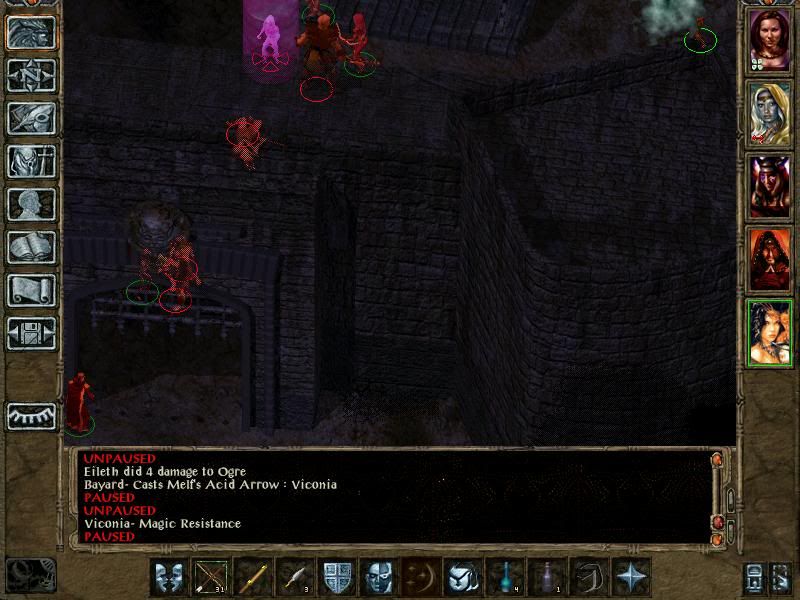Select the green-framed dark-haired woman's portrait
Screen dimensions: 800x600
tap(769, 333)
